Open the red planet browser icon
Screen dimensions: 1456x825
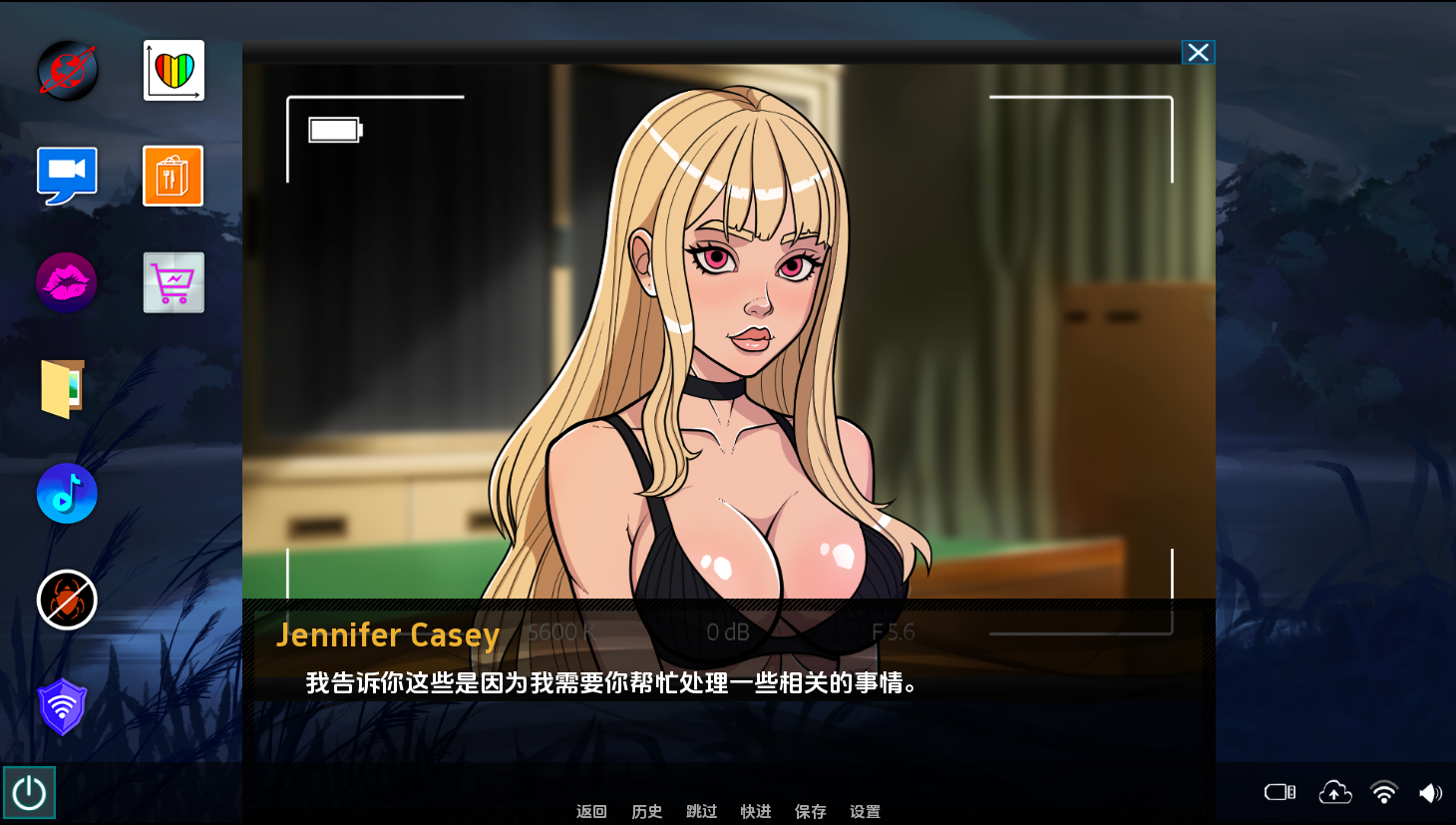[68, 71]
